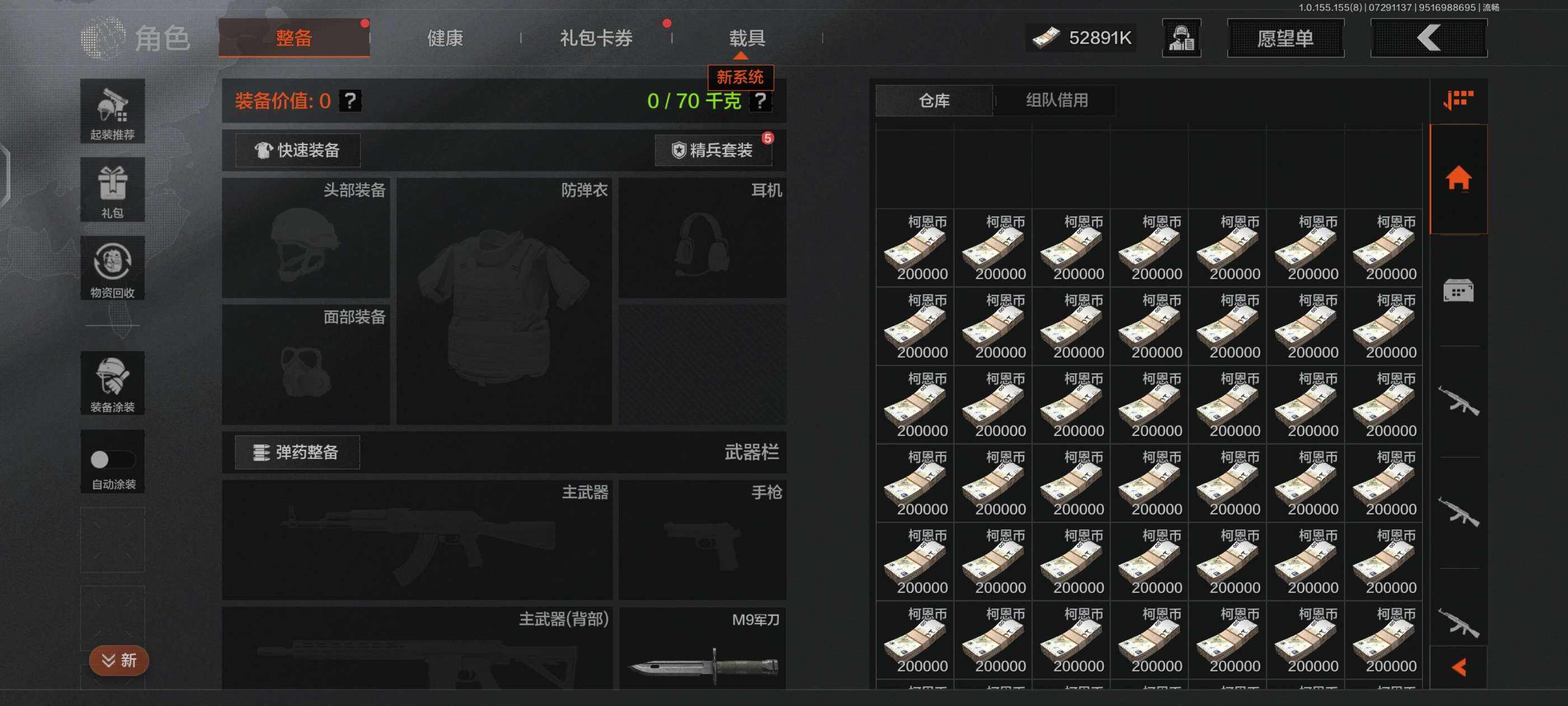Open 起装推荐 loadout recommendations

click(113, 112)
